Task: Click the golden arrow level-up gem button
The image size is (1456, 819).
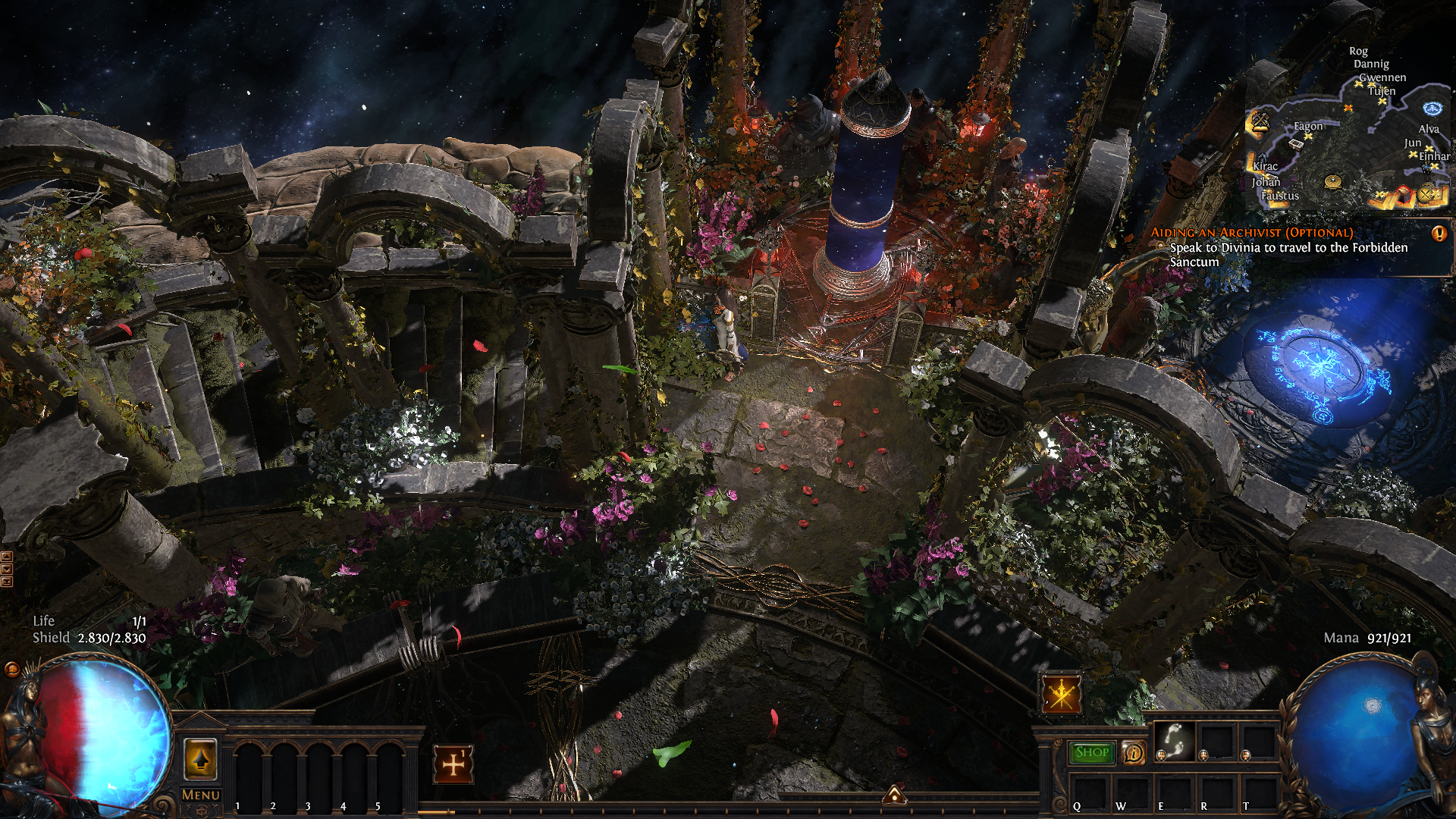Action: pyautogui.click(x=201, y=760)
